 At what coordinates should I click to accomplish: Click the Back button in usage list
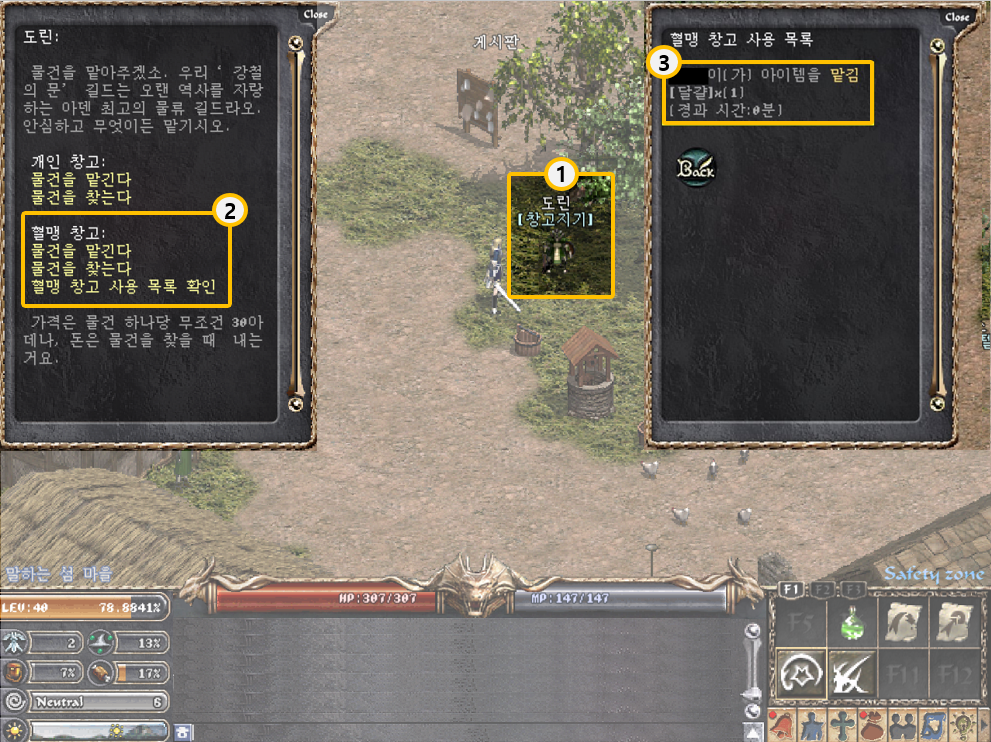(695, 168)
